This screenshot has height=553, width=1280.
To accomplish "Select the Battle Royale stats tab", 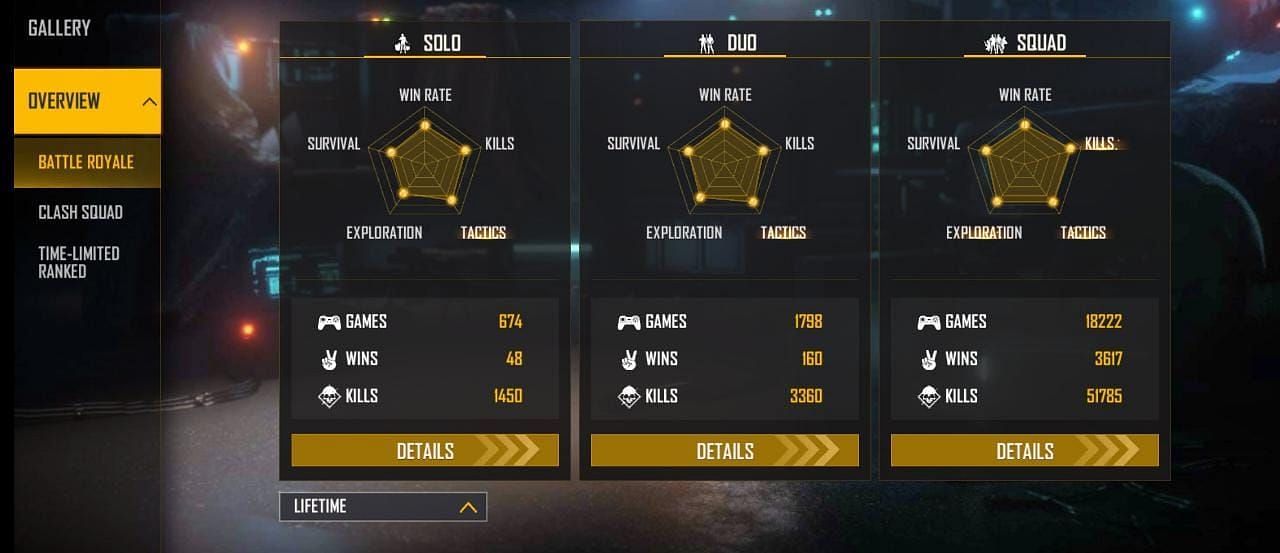I will [x=86, y=162].
